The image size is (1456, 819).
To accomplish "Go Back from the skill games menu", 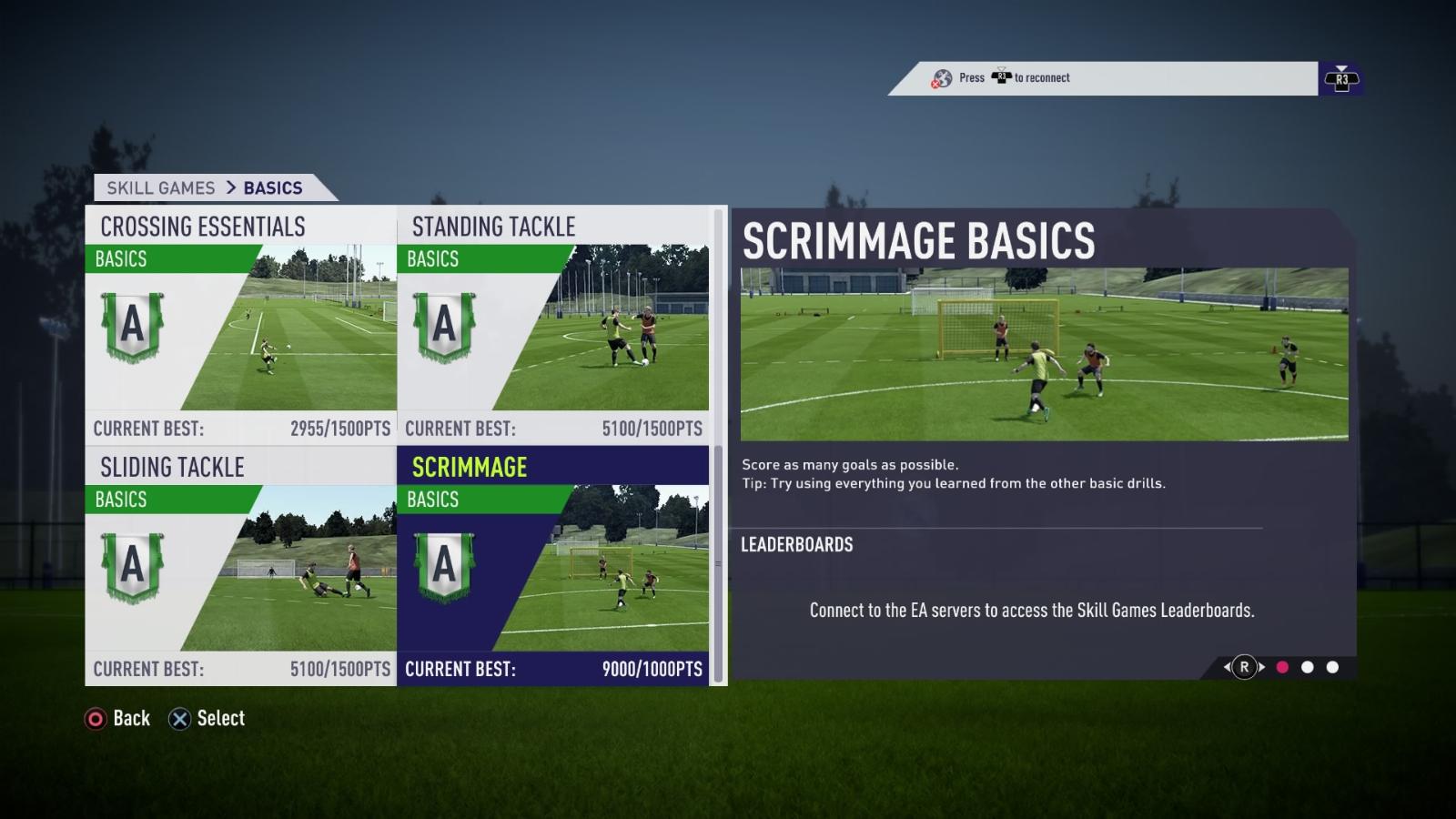I will pos(117,719).
